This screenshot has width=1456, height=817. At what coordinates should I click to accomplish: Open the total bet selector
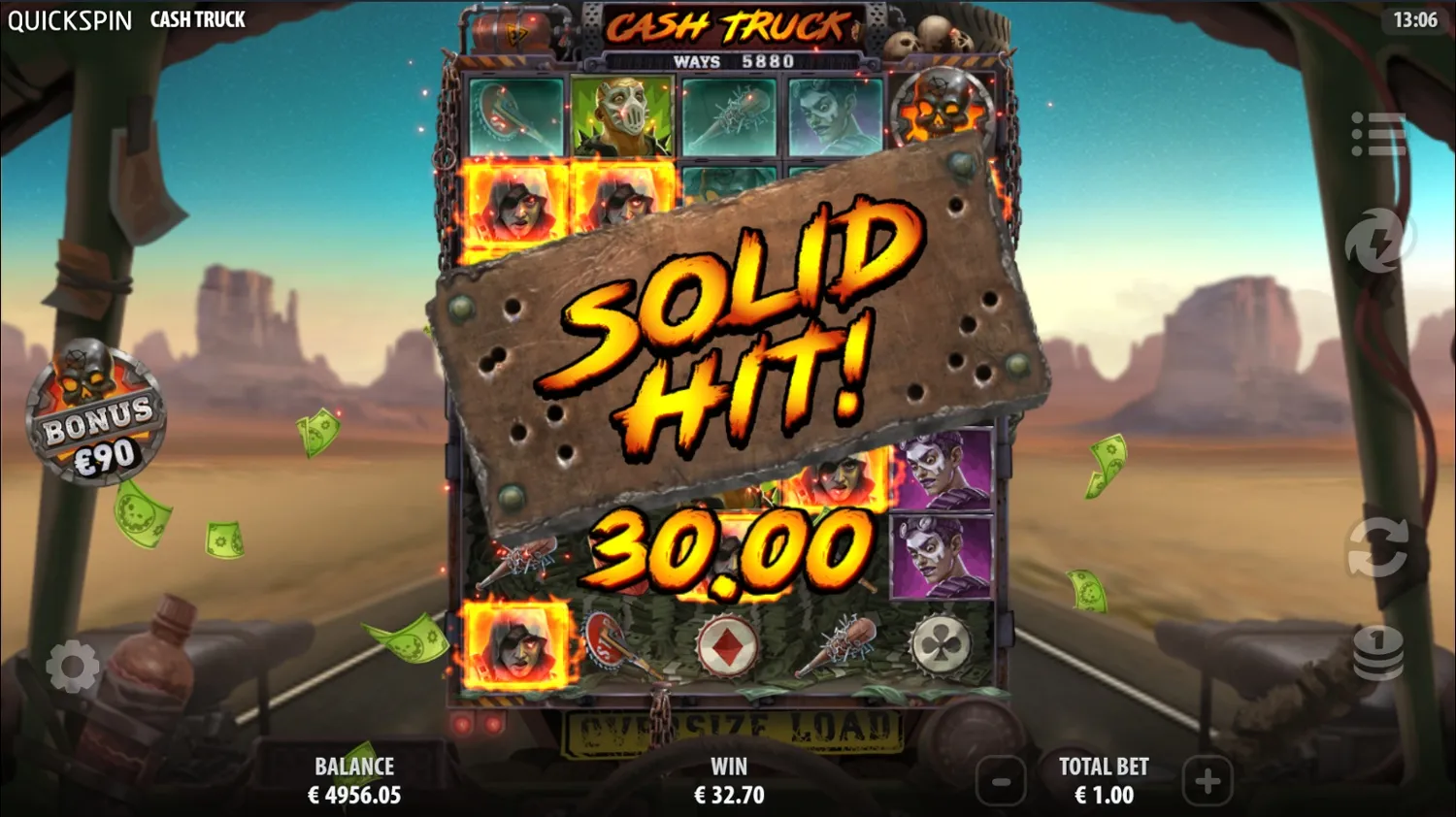(x=1106, y=779)
